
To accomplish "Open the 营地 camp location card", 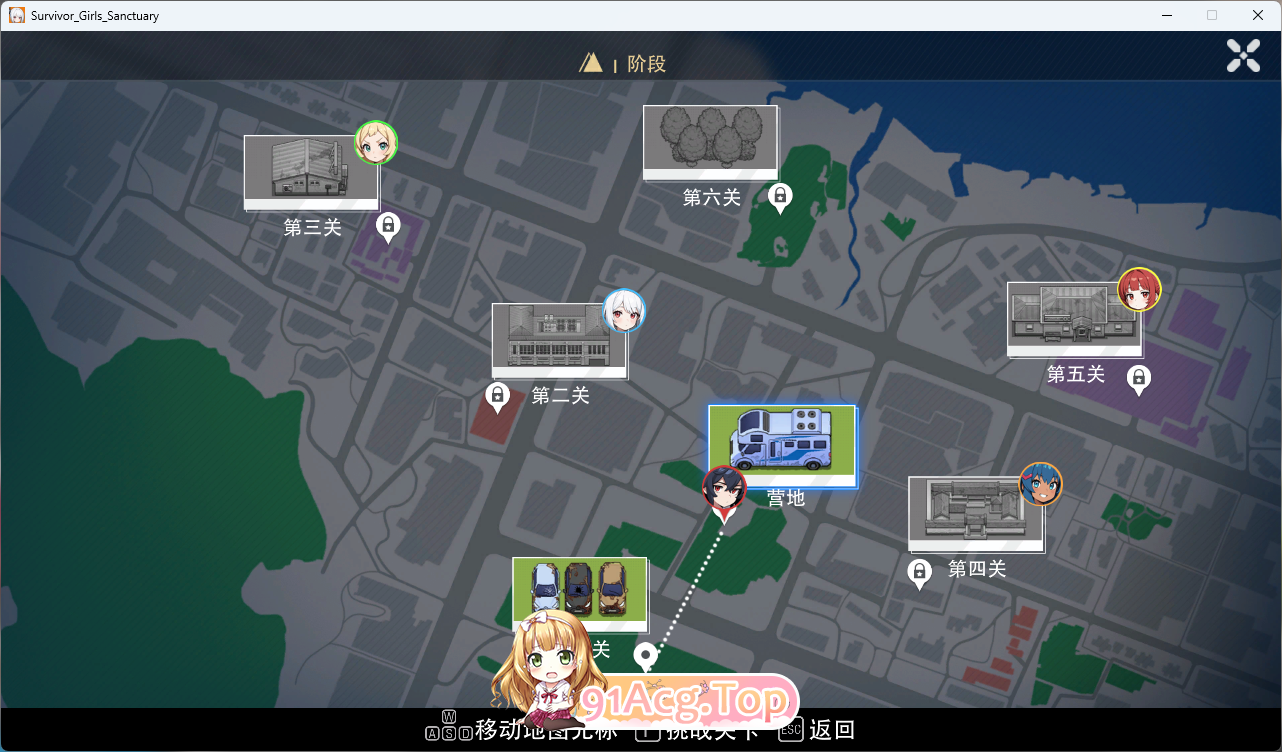I will click(782, 447).
